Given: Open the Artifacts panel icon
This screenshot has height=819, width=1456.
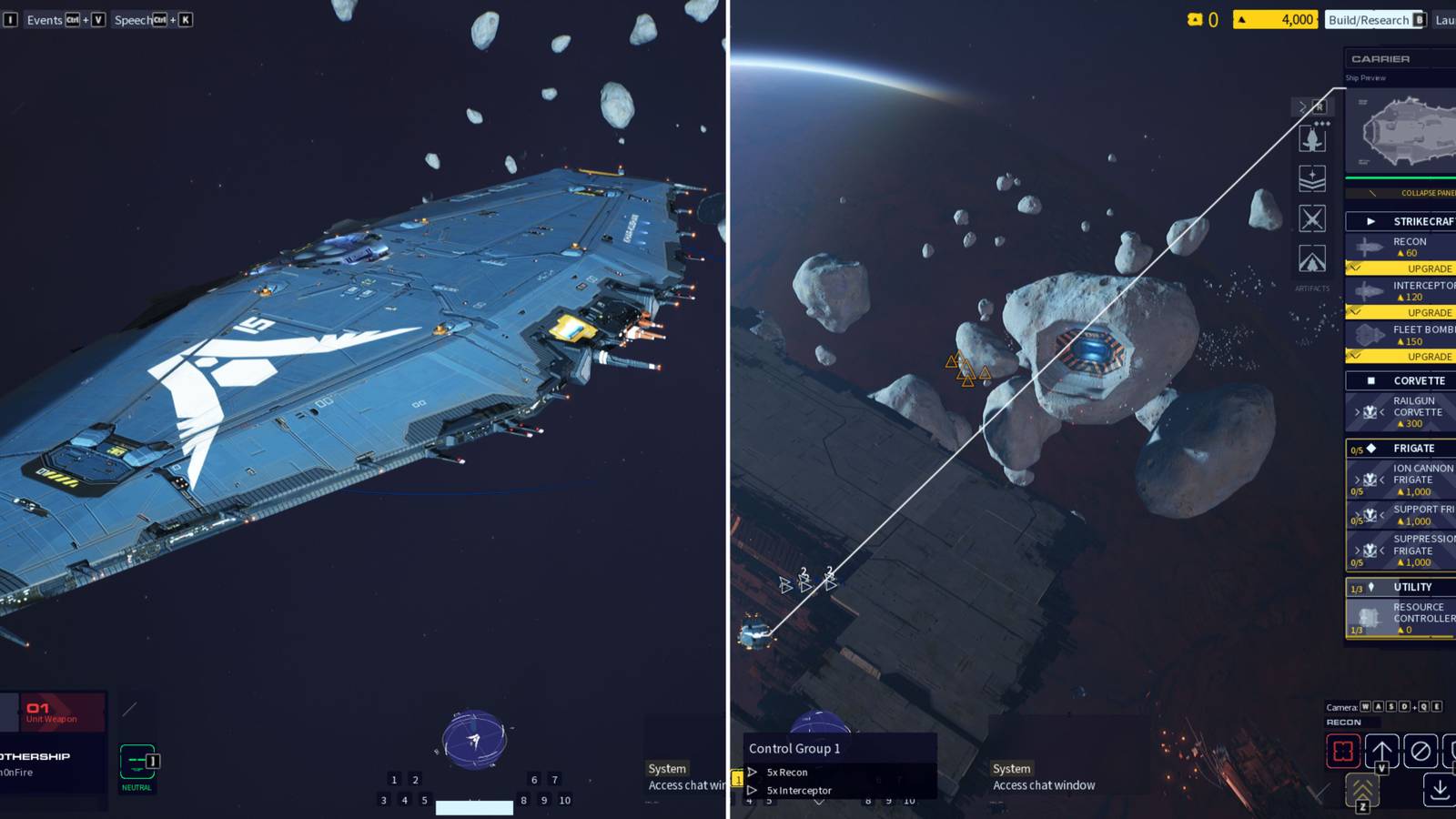Looking at the screenshot, I should [x=1312, y=259].
